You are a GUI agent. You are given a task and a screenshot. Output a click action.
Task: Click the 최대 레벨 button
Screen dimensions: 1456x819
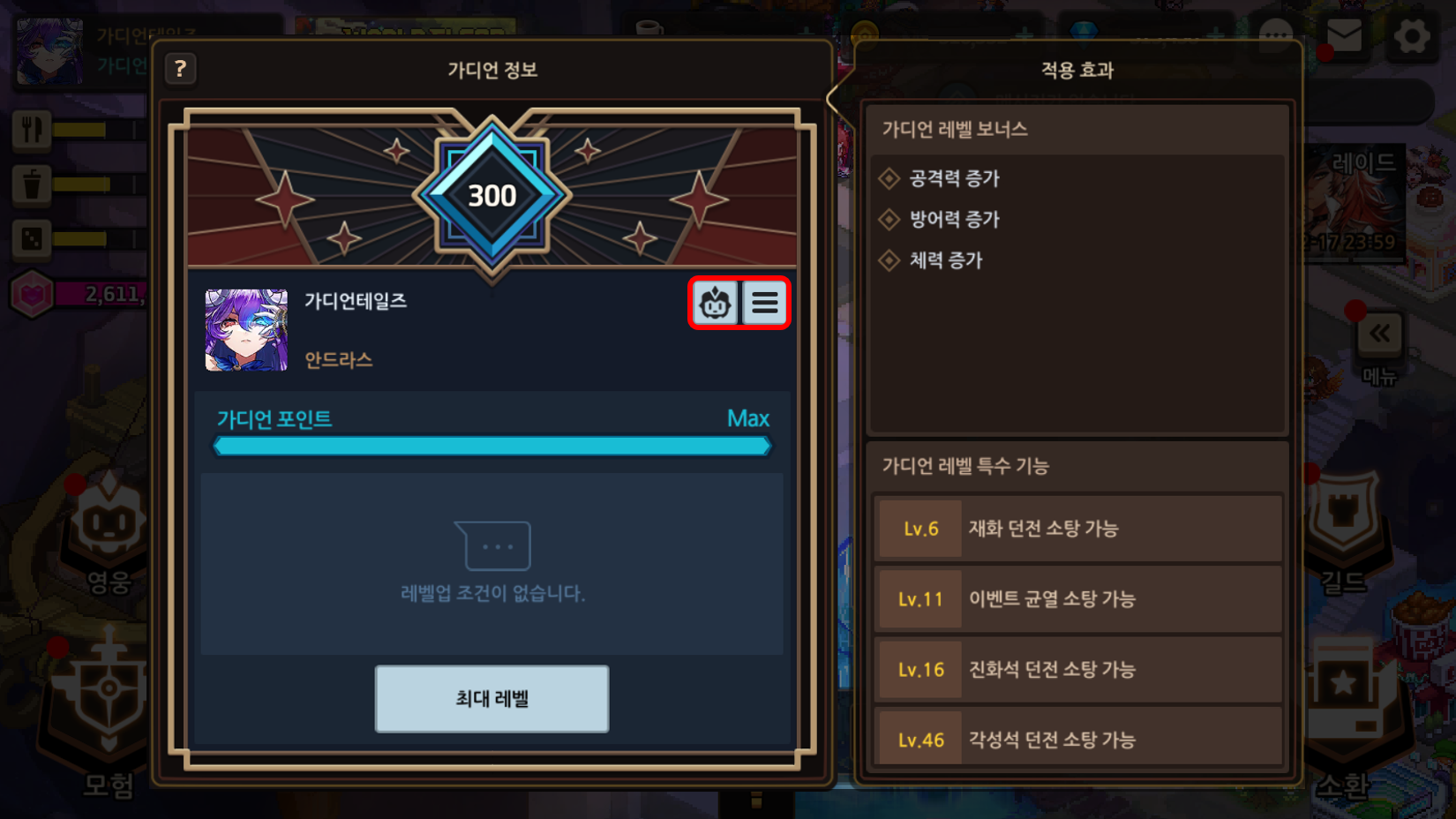coord(492,699)
